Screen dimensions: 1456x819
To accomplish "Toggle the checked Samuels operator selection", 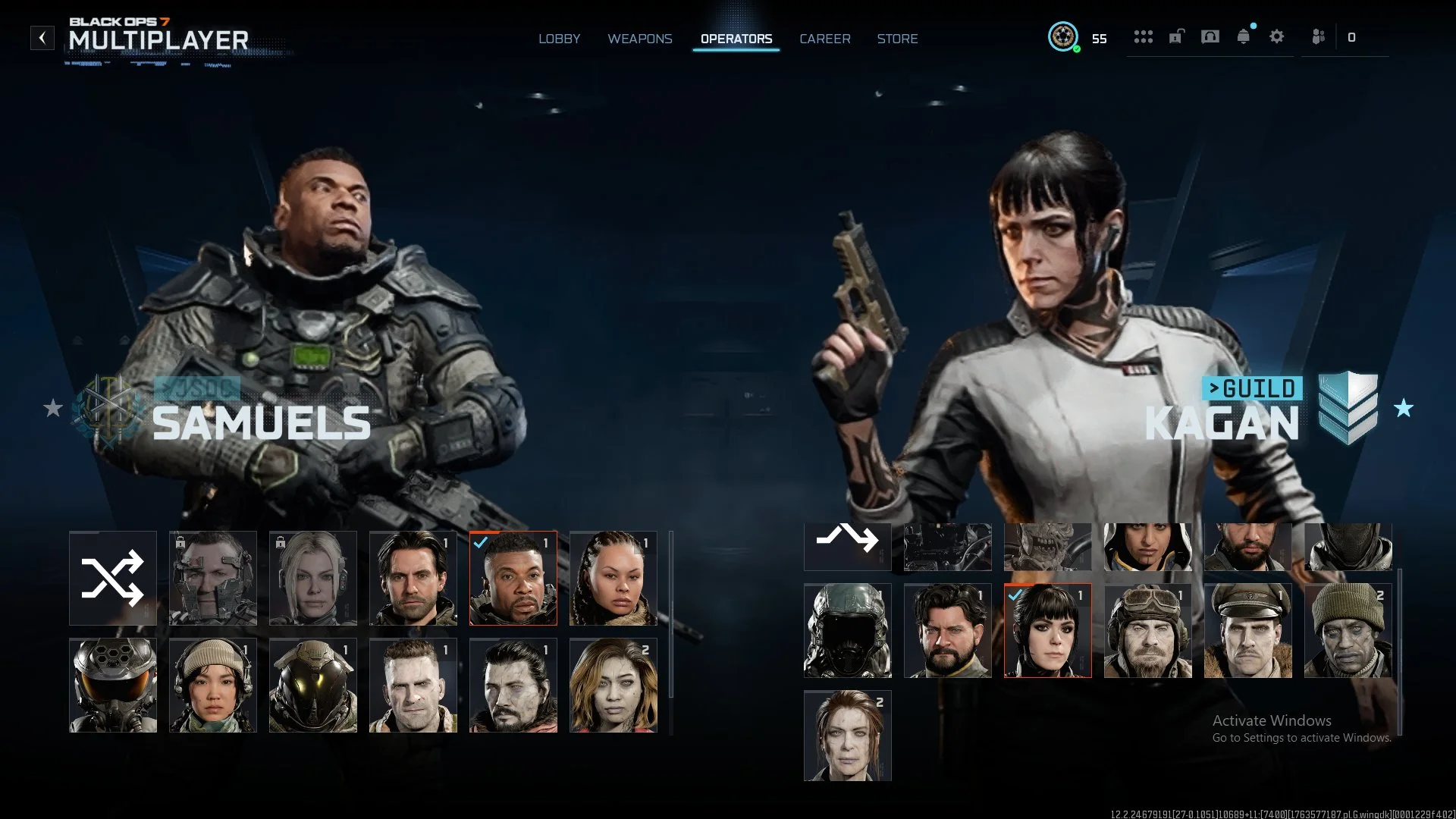I will coord(513,578).
